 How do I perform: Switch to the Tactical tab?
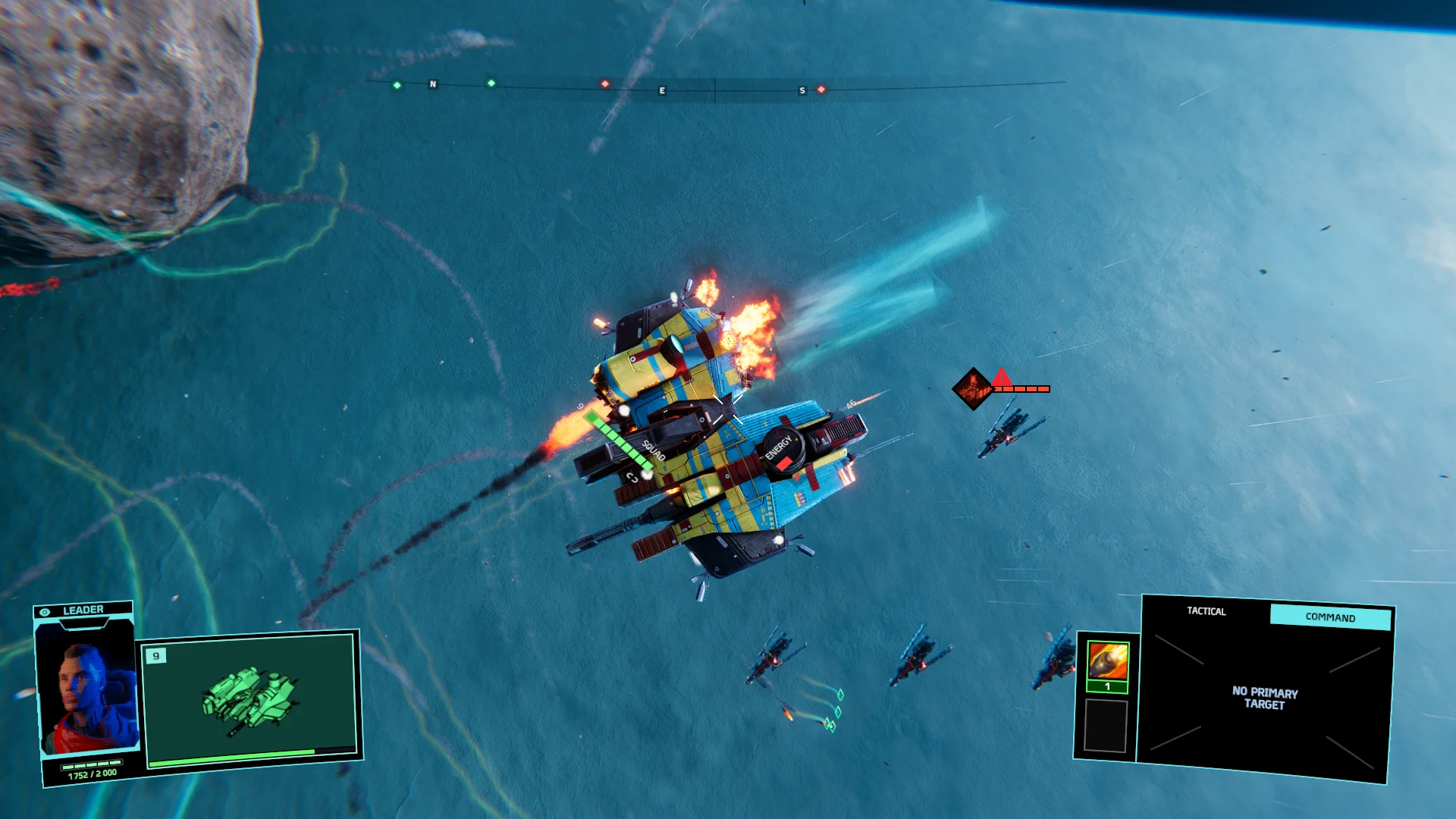pyautogui.click(x=1206, y=611)
